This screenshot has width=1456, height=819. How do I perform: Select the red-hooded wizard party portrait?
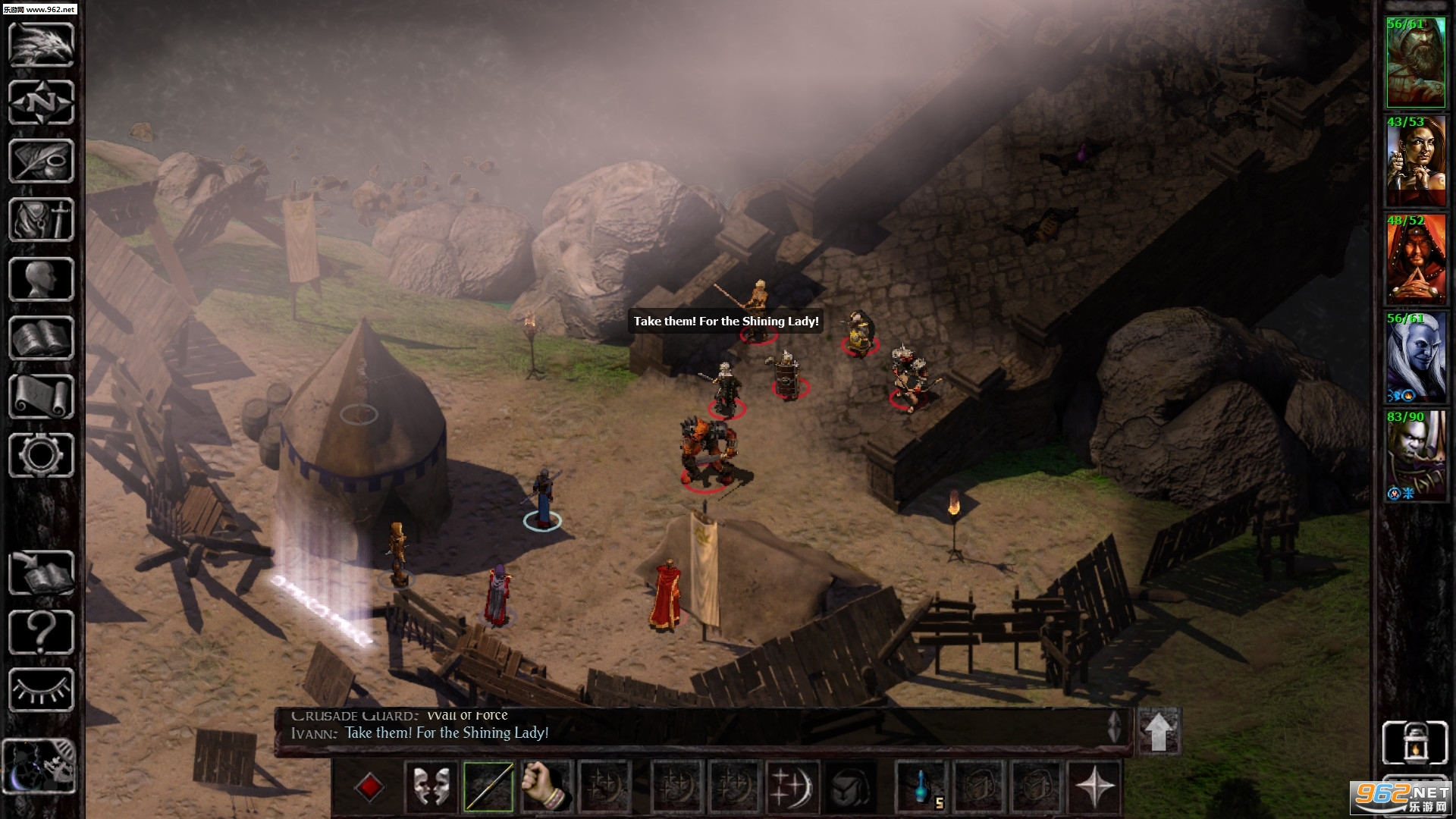pos(1415,261)
